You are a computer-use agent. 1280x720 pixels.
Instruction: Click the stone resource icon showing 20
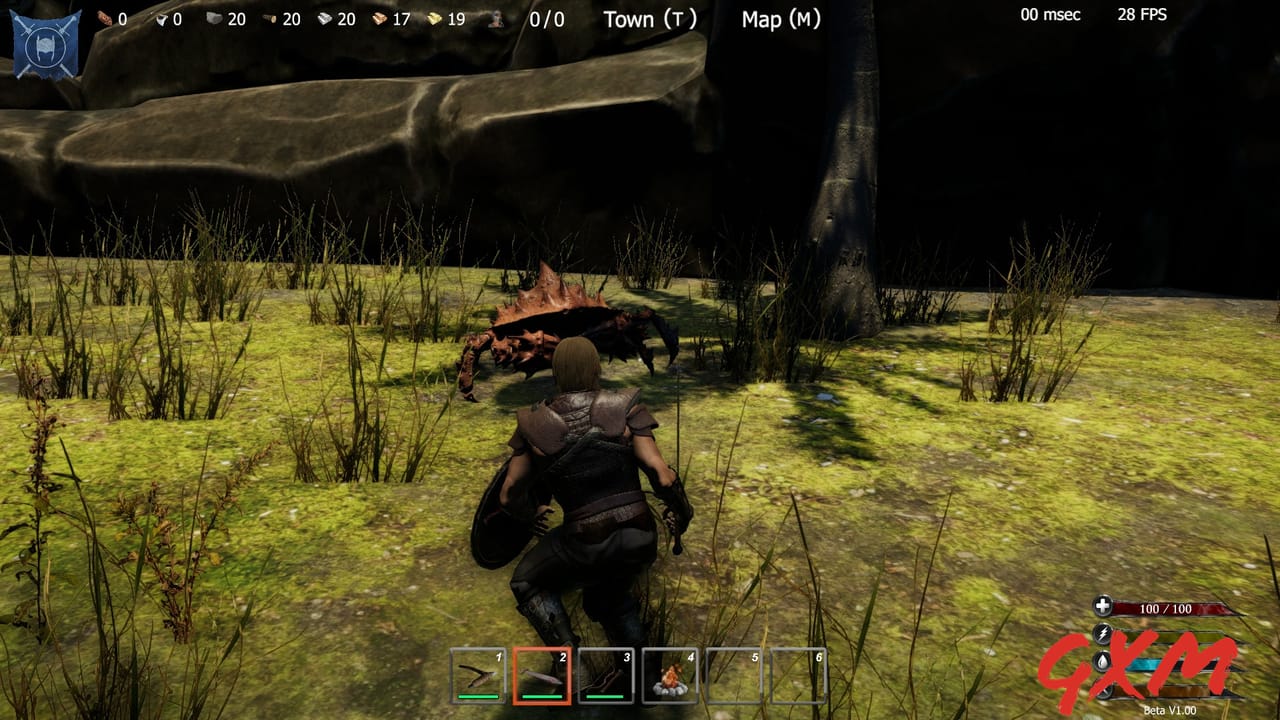214,16
